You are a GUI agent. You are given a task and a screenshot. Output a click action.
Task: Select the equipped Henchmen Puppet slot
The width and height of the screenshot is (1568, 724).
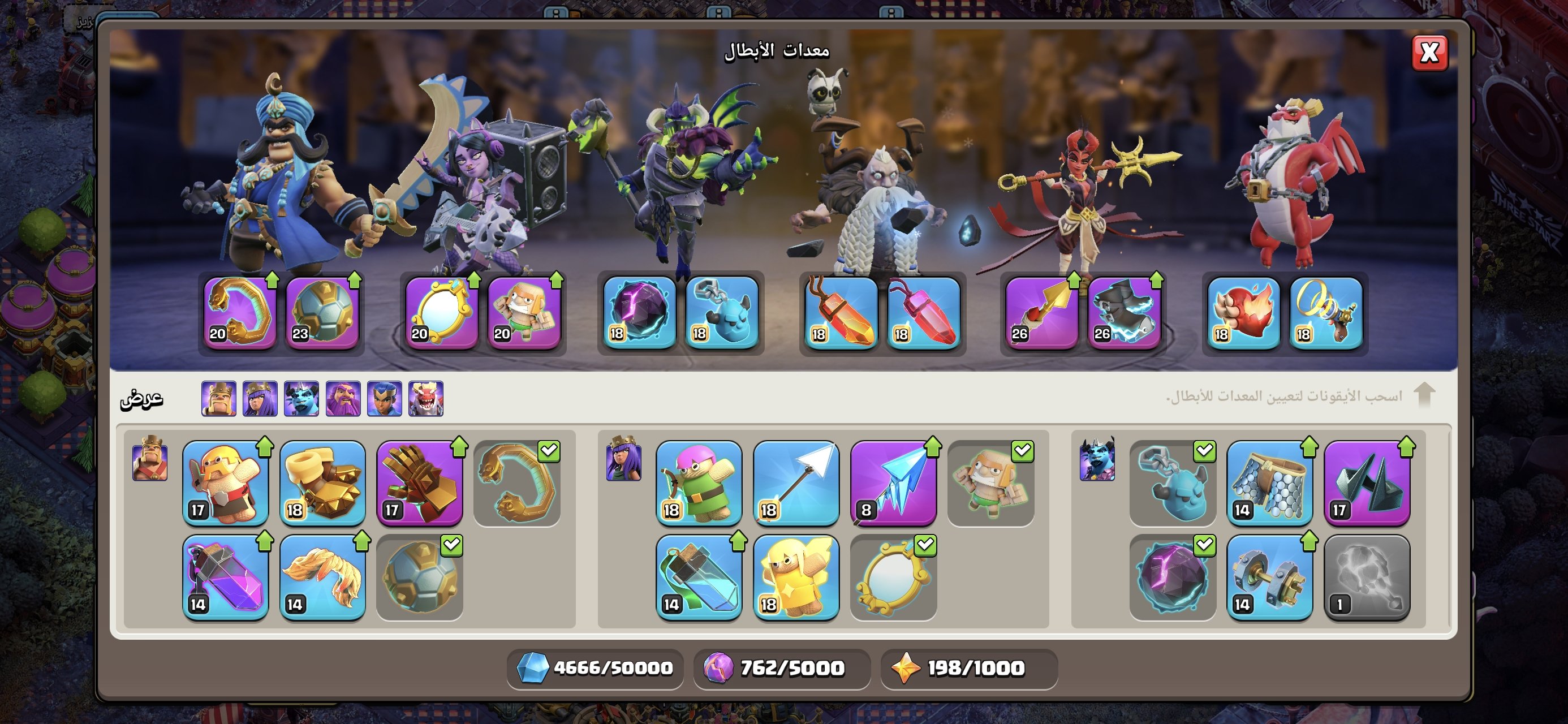click(x=721, y=313)
